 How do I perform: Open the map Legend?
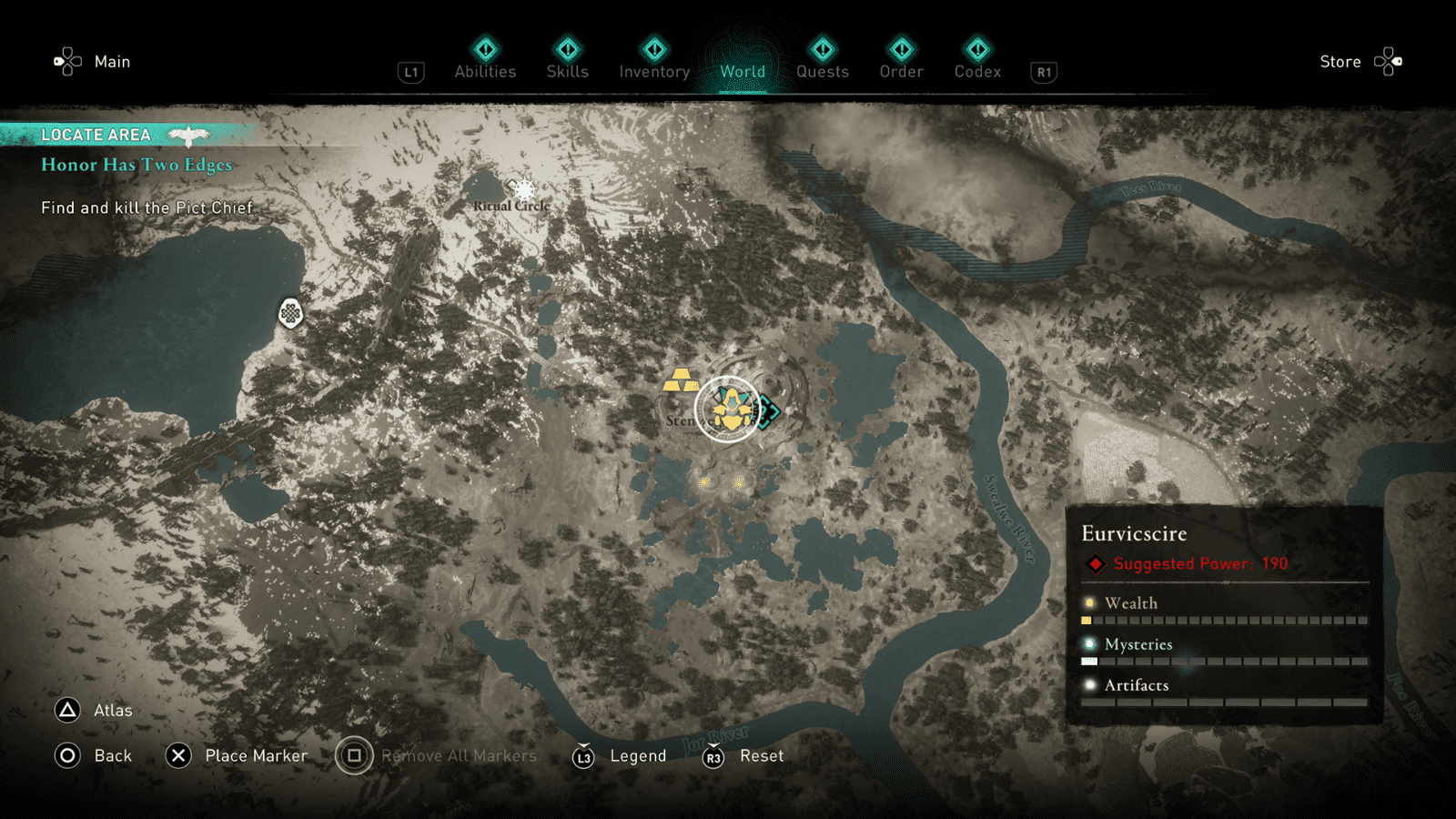[639, 755]
